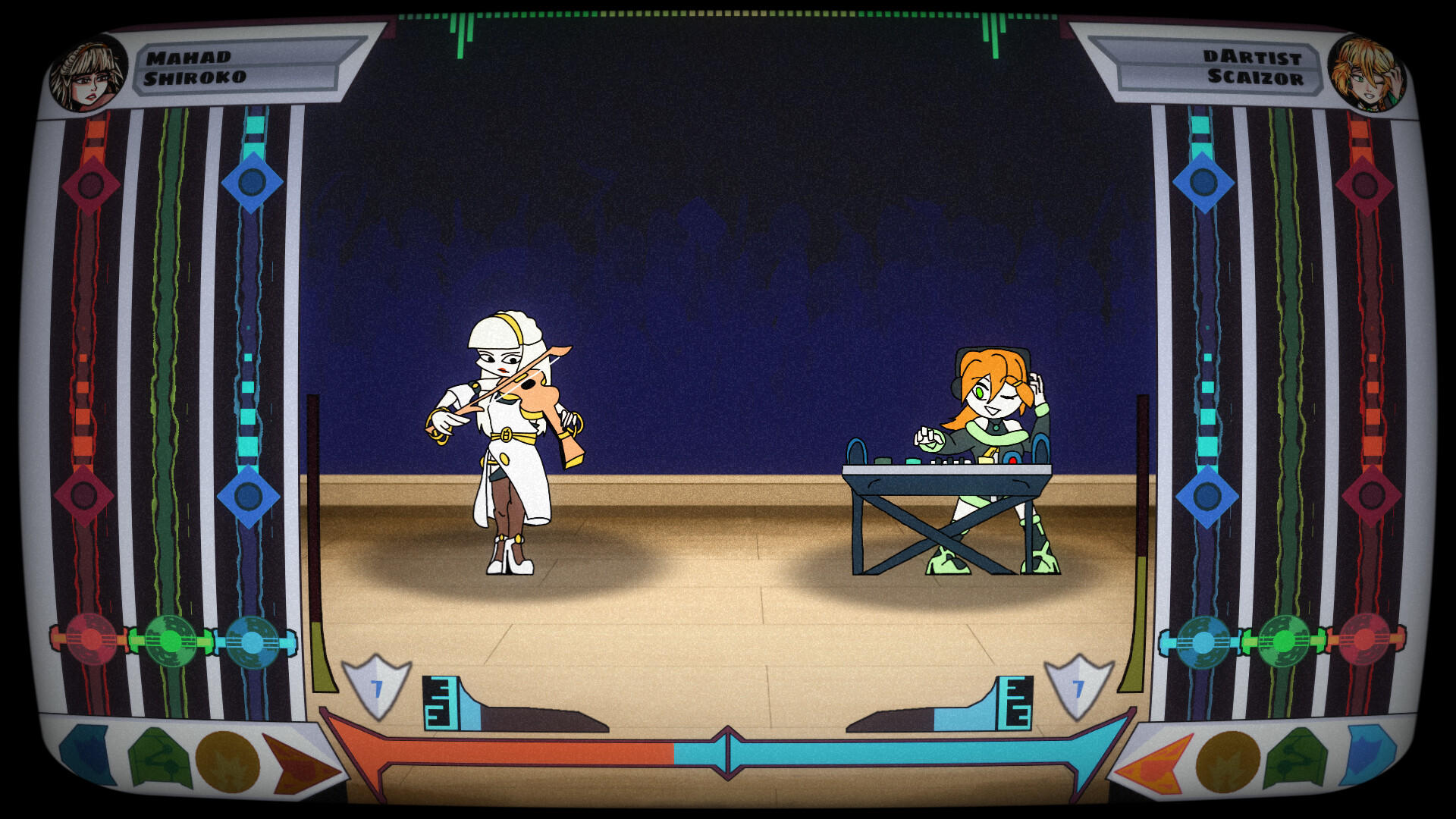Select the blue shield fragment ability icon
The width and height of the screenshot is (1456, 819).
[x=83, y=755]
